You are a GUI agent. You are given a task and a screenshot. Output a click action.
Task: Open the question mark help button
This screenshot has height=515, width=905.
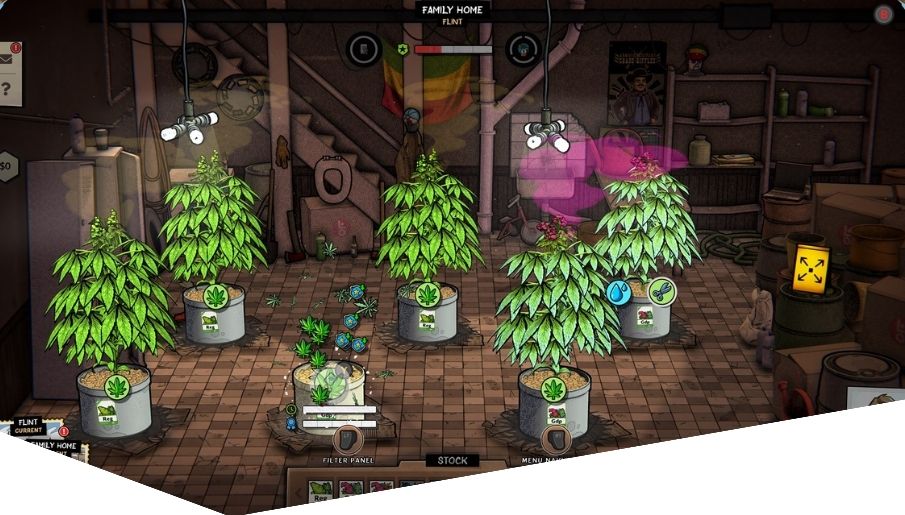pos(7,90)
